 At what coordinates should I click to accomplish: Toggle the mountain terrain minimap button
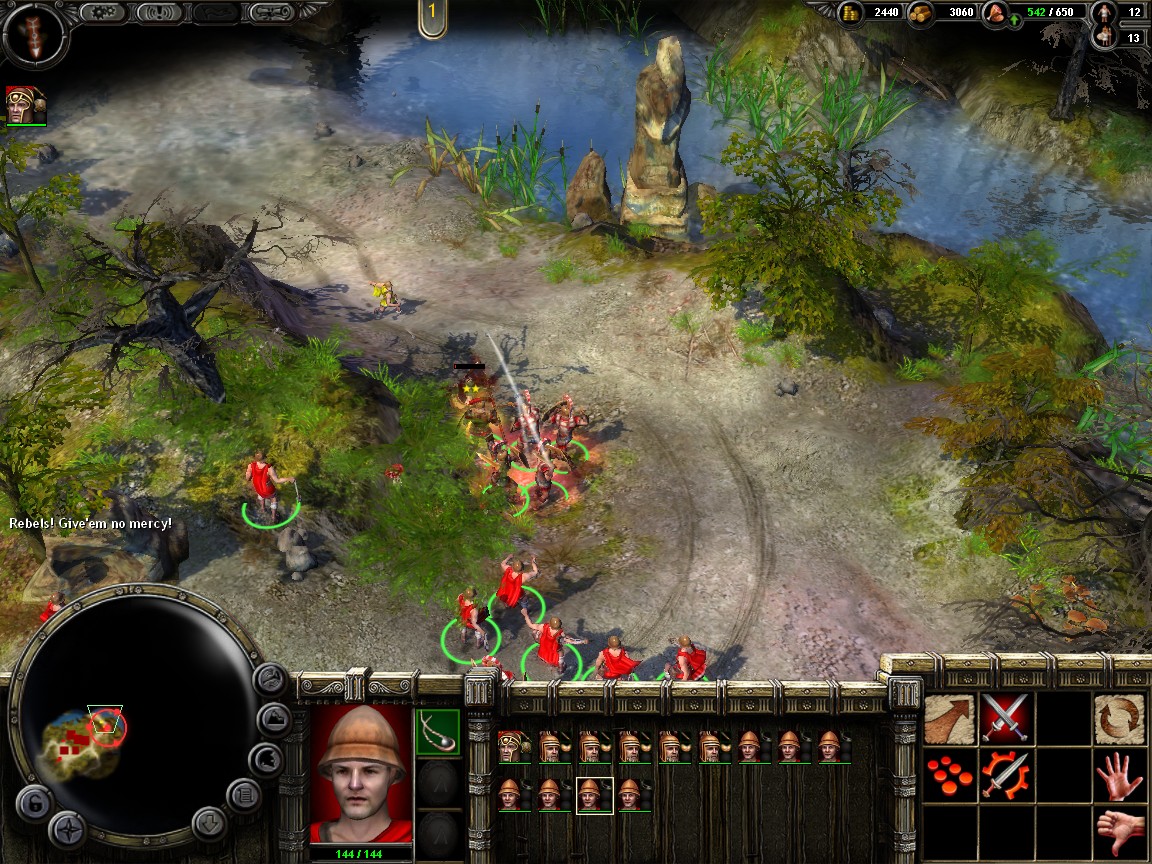pyautogui.click(x=274, y=719)
